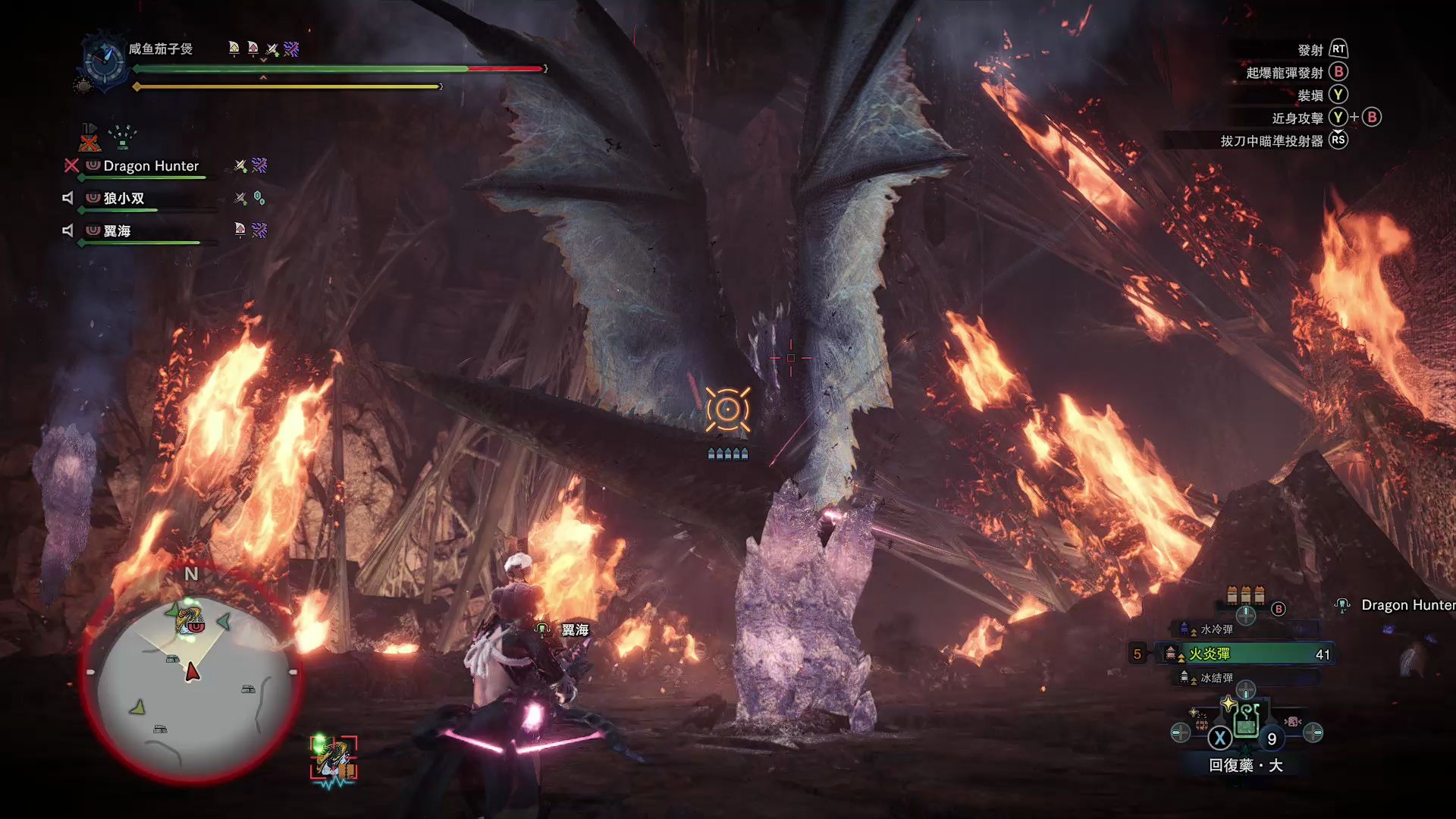Select party member 狼小双

point(124,199)
